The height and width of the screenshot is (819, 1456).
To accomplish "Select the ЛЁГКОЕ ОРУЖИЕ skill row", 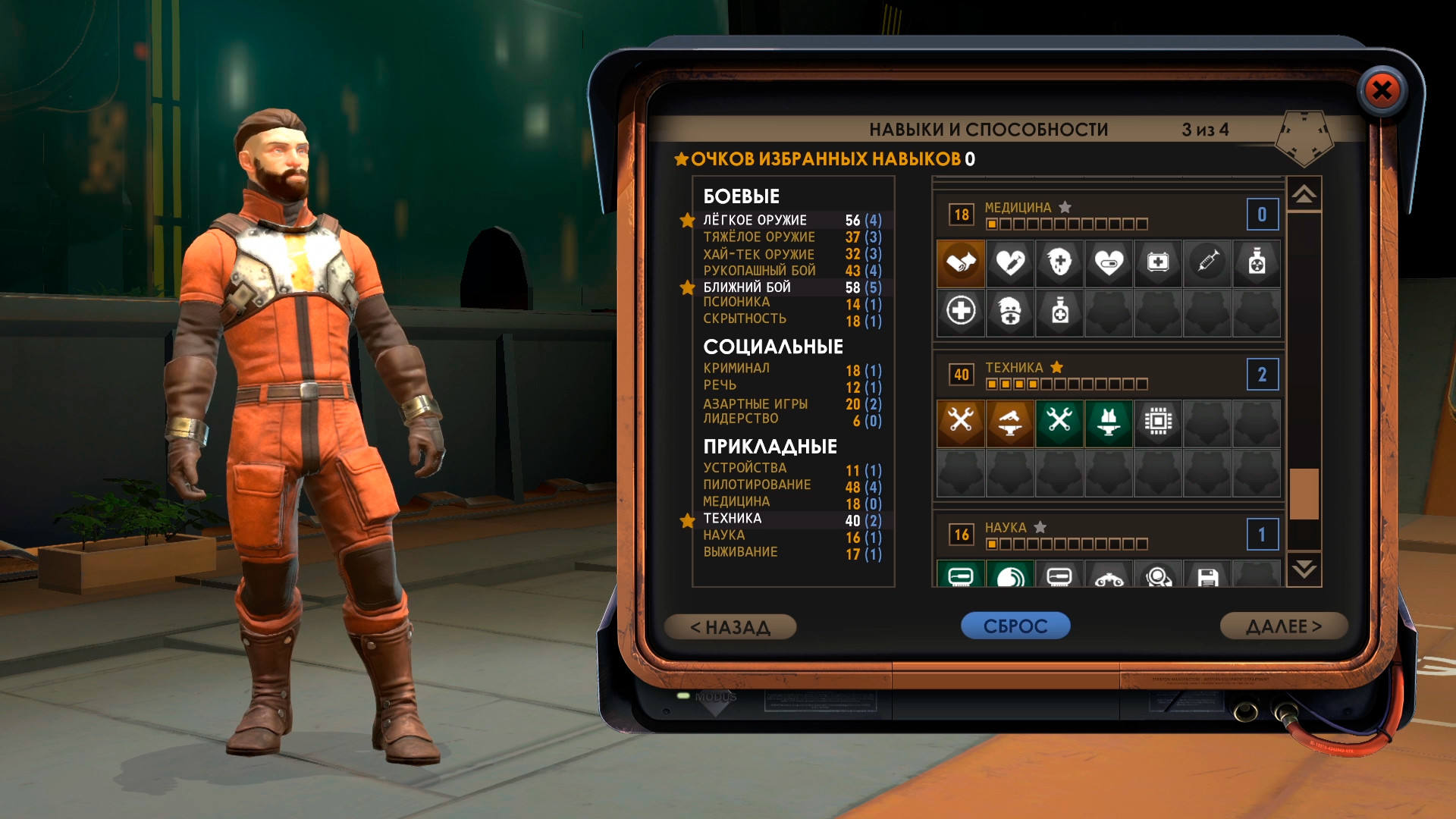I will pyautogui.click(x=789, y=221).
